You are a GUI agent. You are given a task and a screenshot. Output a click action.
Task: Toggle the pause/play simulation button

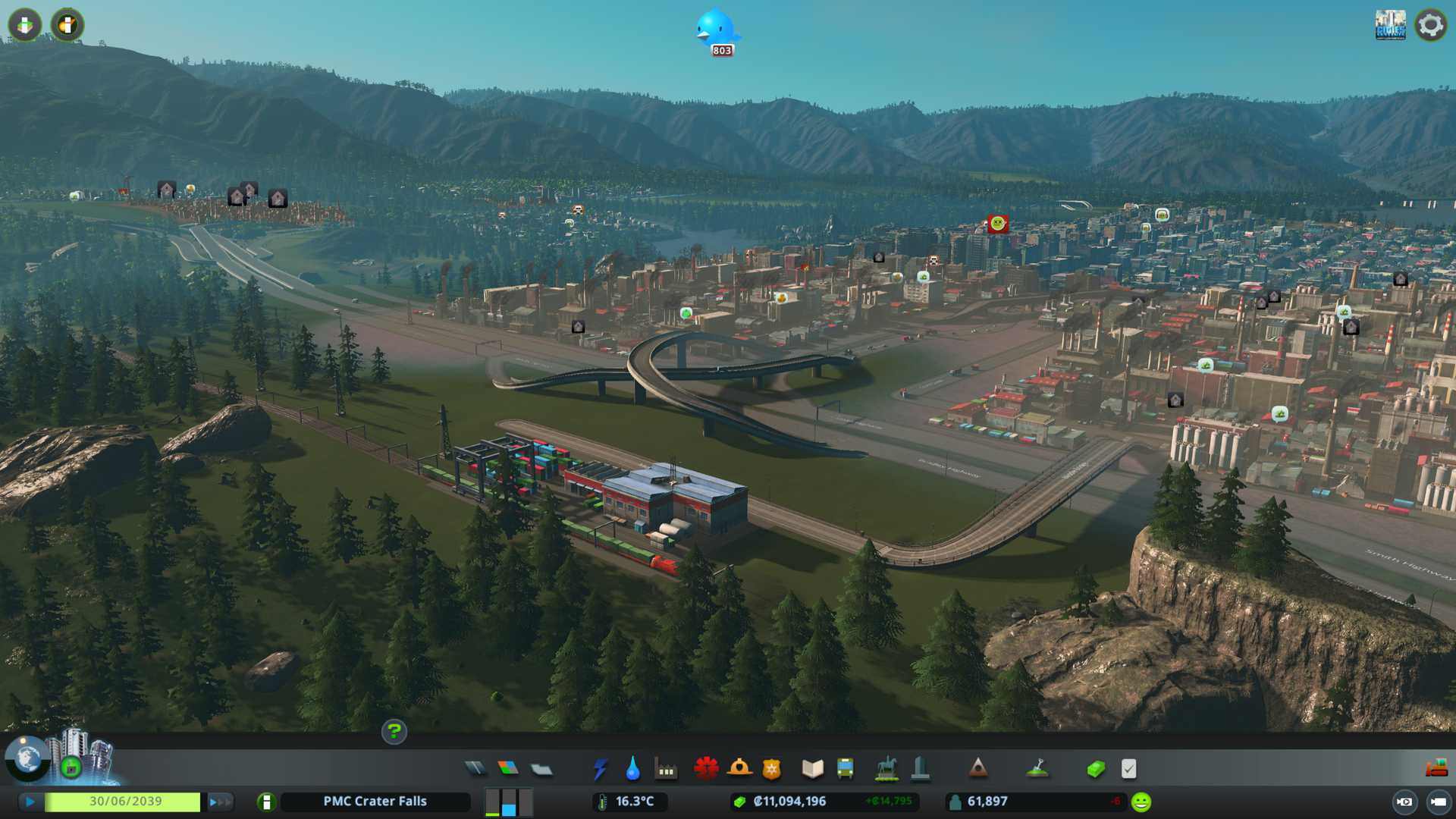point(30,802)
